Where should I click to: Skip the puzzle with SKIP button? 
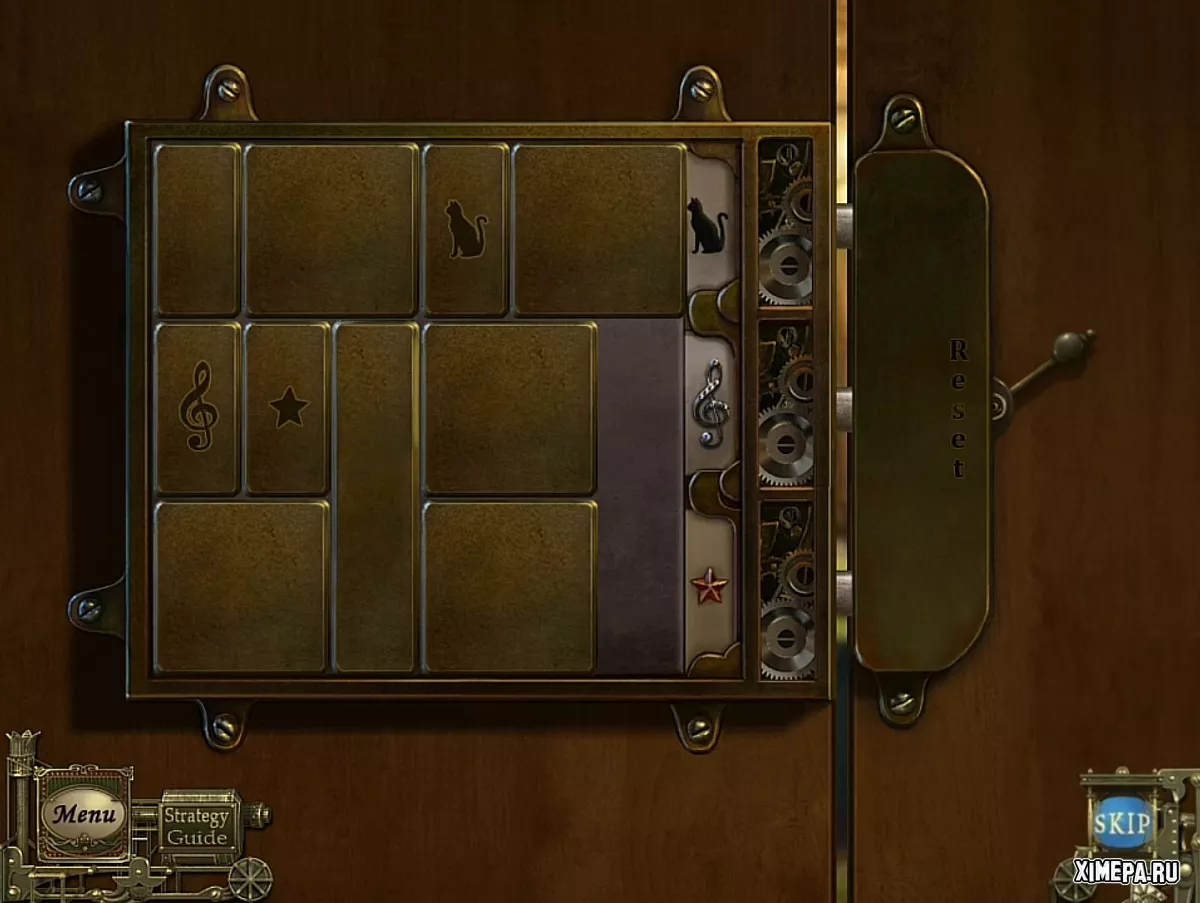tap(1120, 823)
